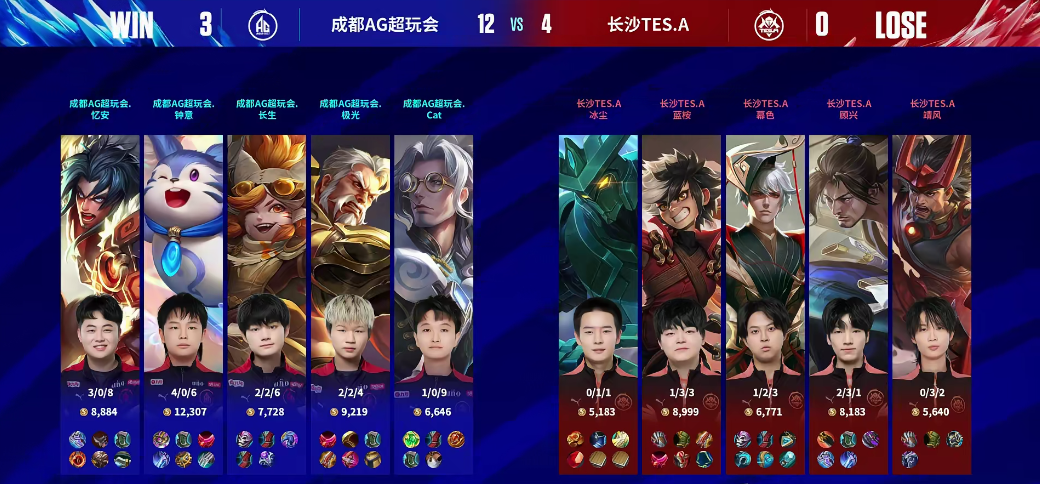
Task: Click the 成都AG超玩会 team logo
Action: pyautogui.click(x=263, y=24)
